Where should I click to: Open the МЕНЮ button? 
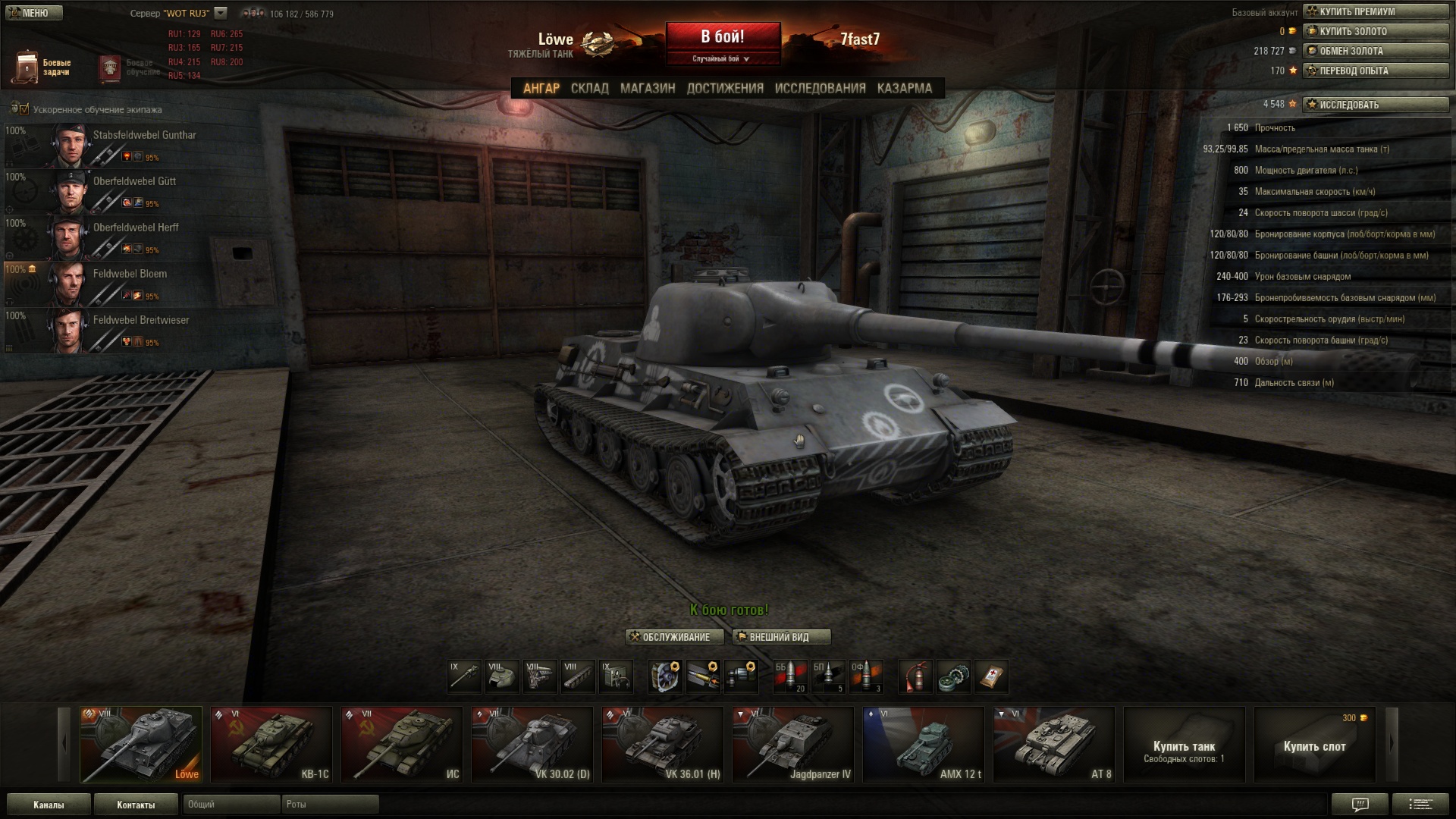32,12
